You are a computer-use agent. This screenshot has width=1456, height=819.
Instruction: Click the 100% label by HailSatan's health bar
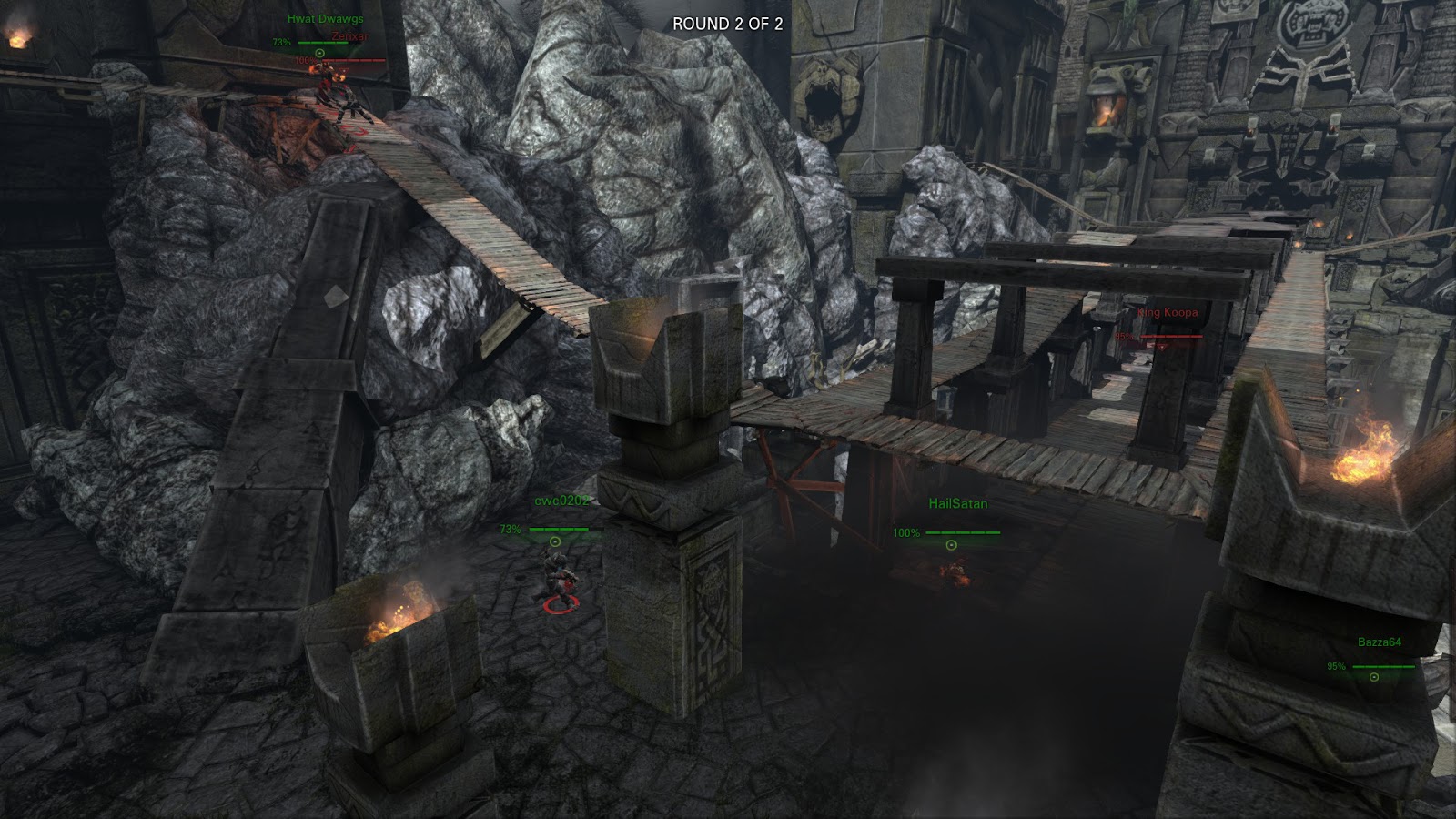click(907, 532)
